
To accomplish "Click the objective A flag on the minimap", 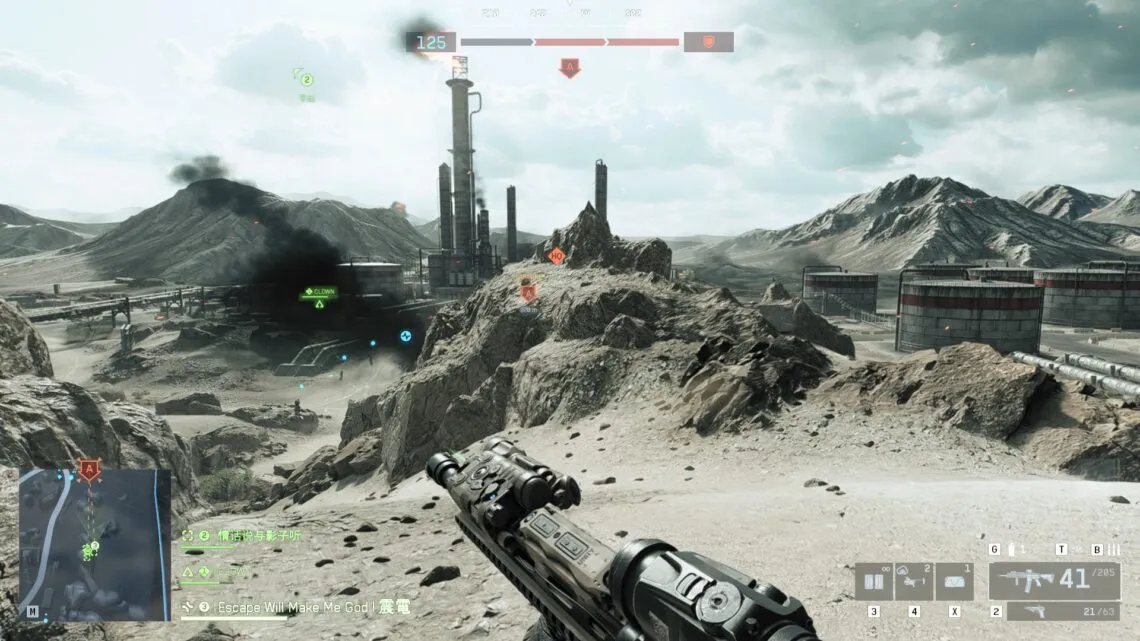I will [x=90, y=468].
